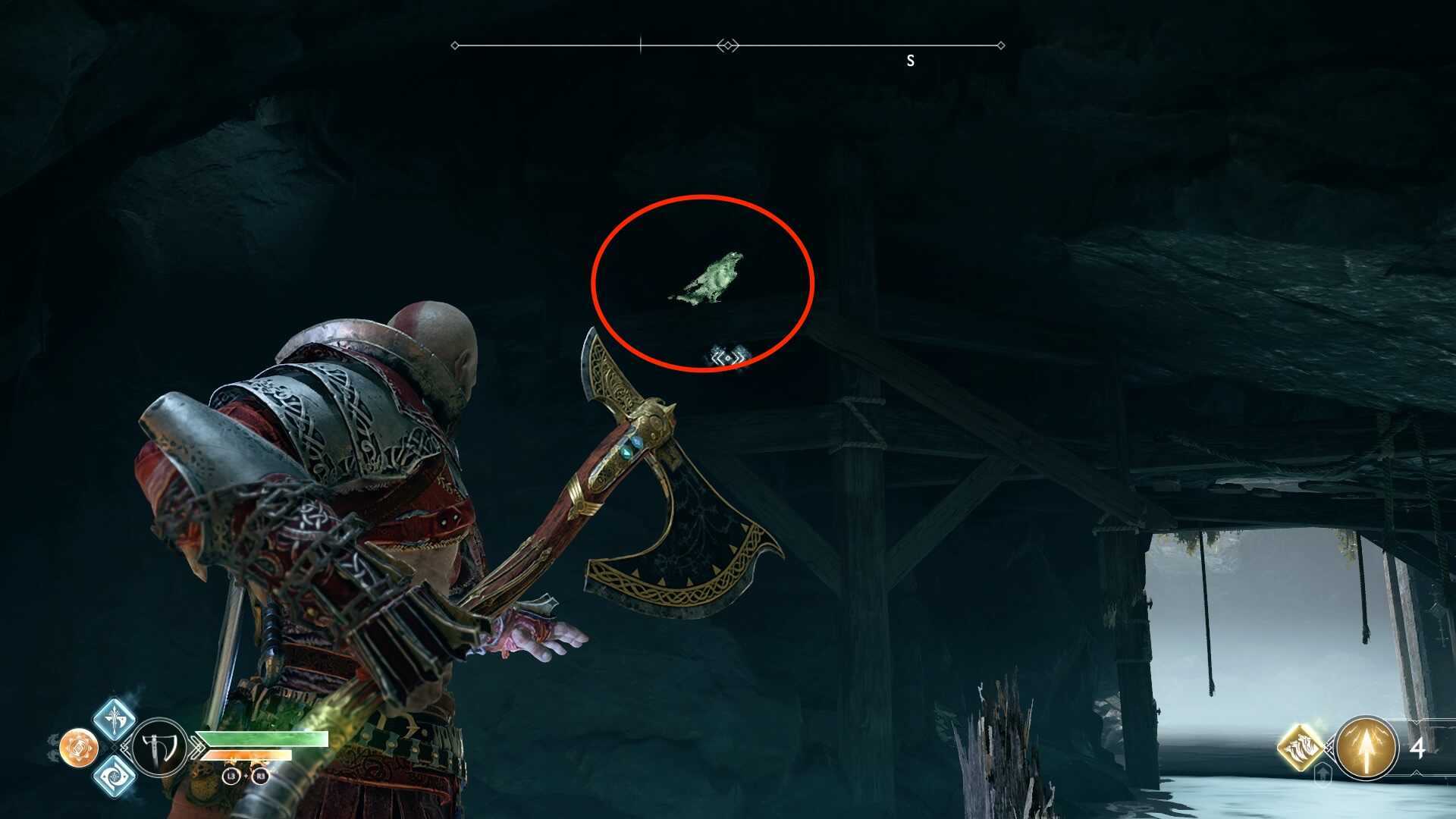
Task: Click the golden Talon Bow diamond icon
Action: click(x=1300, y=748)
